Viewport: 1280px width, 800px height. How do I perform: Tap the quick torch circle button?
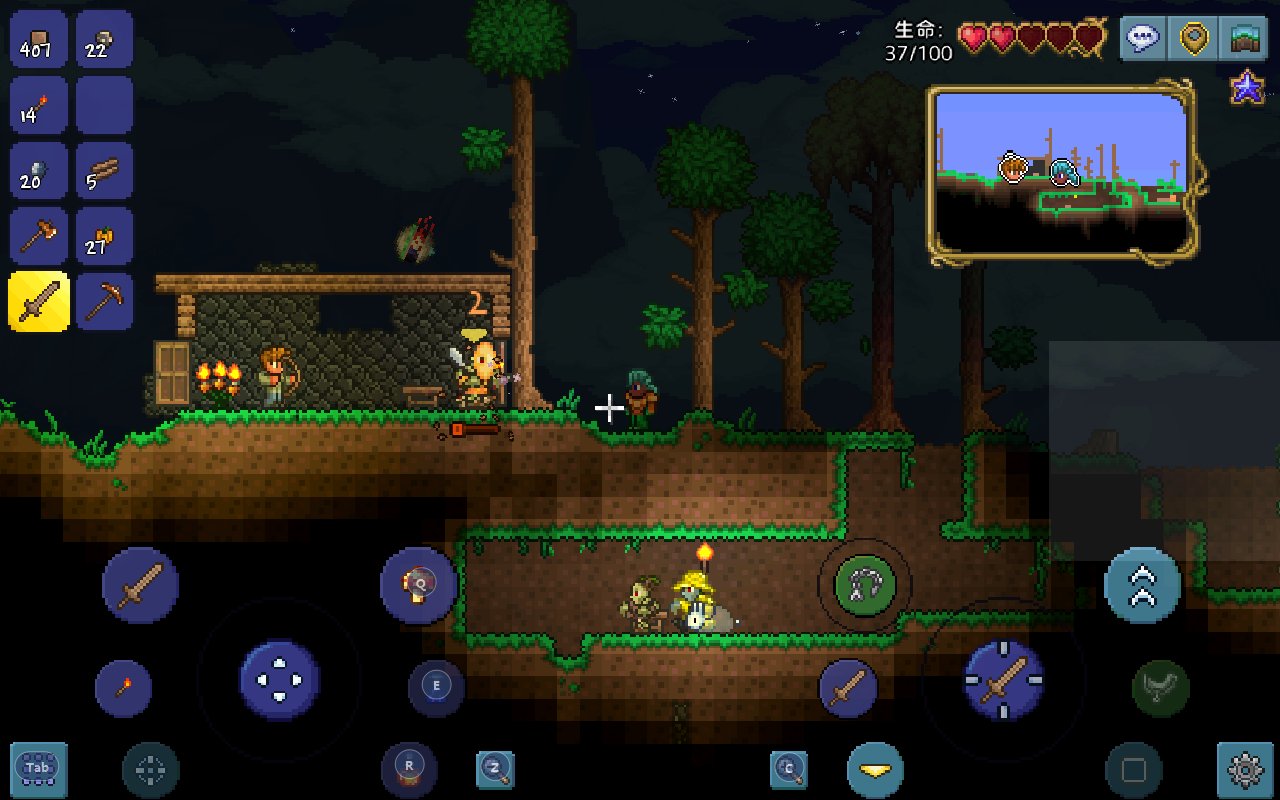tap(123, 688)
